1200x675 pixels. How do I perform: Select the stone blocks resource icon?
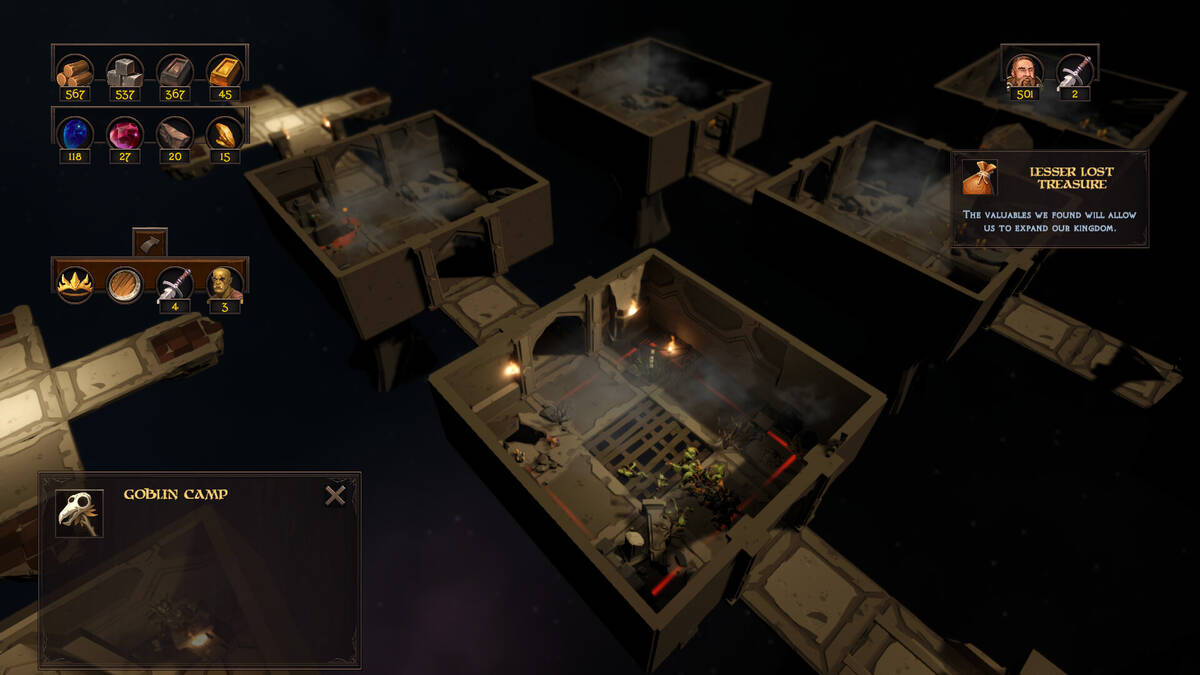tap(125, 72)
